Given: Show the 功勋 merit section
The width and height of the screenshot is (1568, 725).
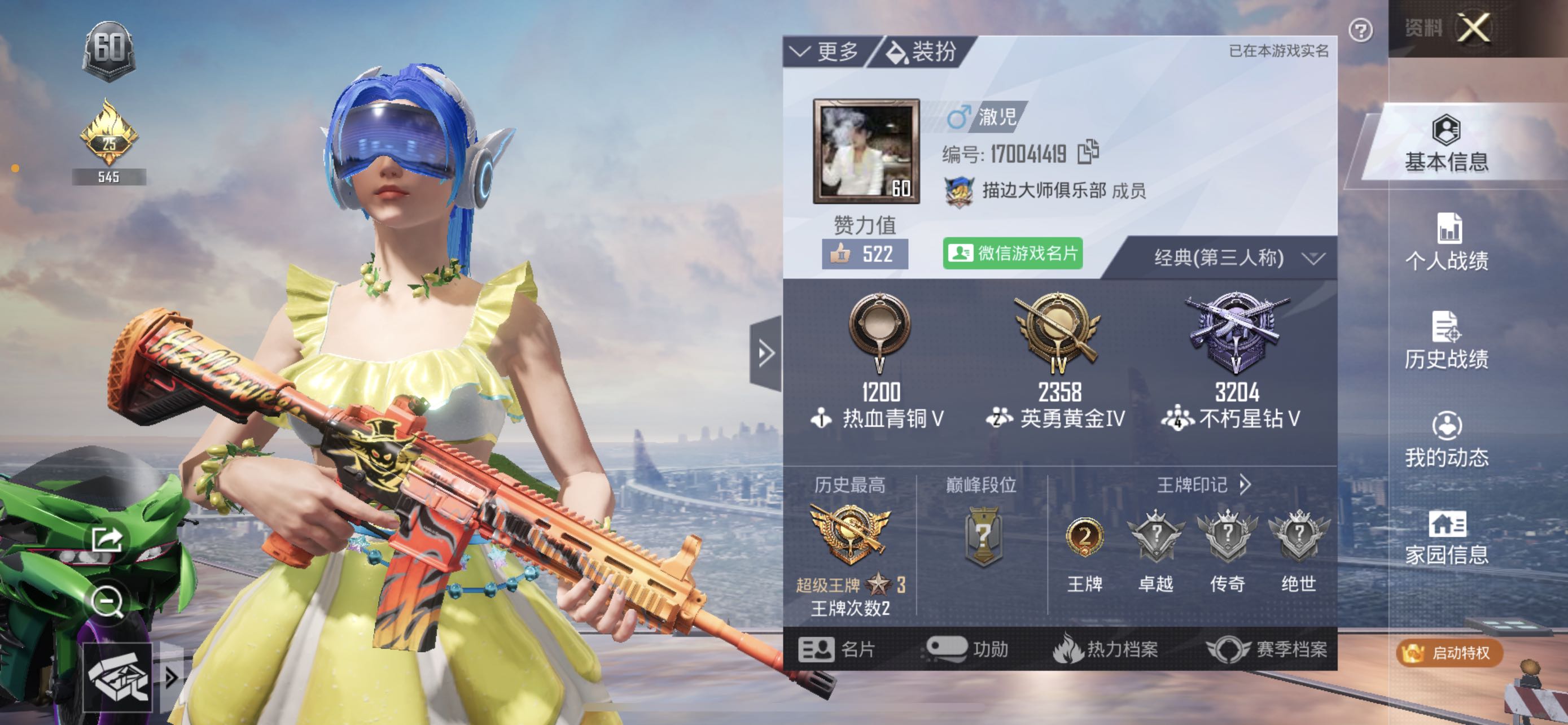Looking at the screenshot, I should coord(968,649).
